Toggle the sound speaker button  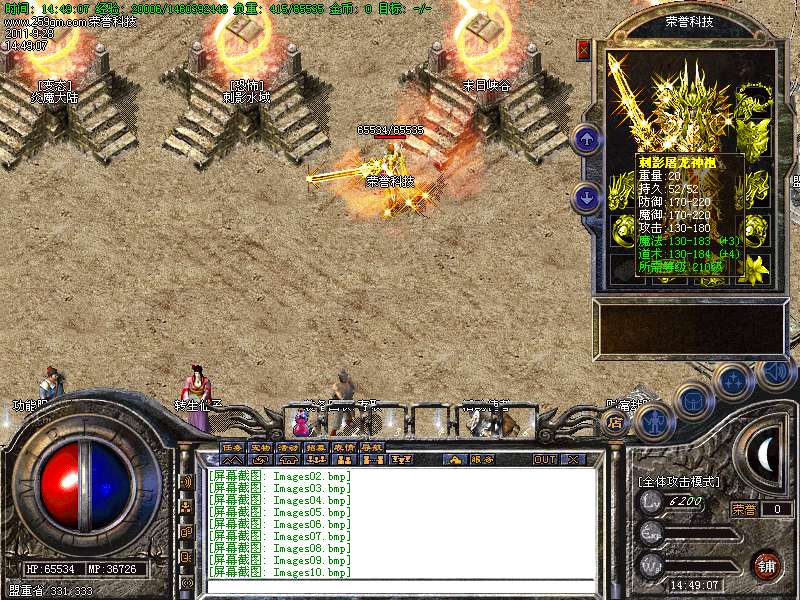click(x=775, y=372)
